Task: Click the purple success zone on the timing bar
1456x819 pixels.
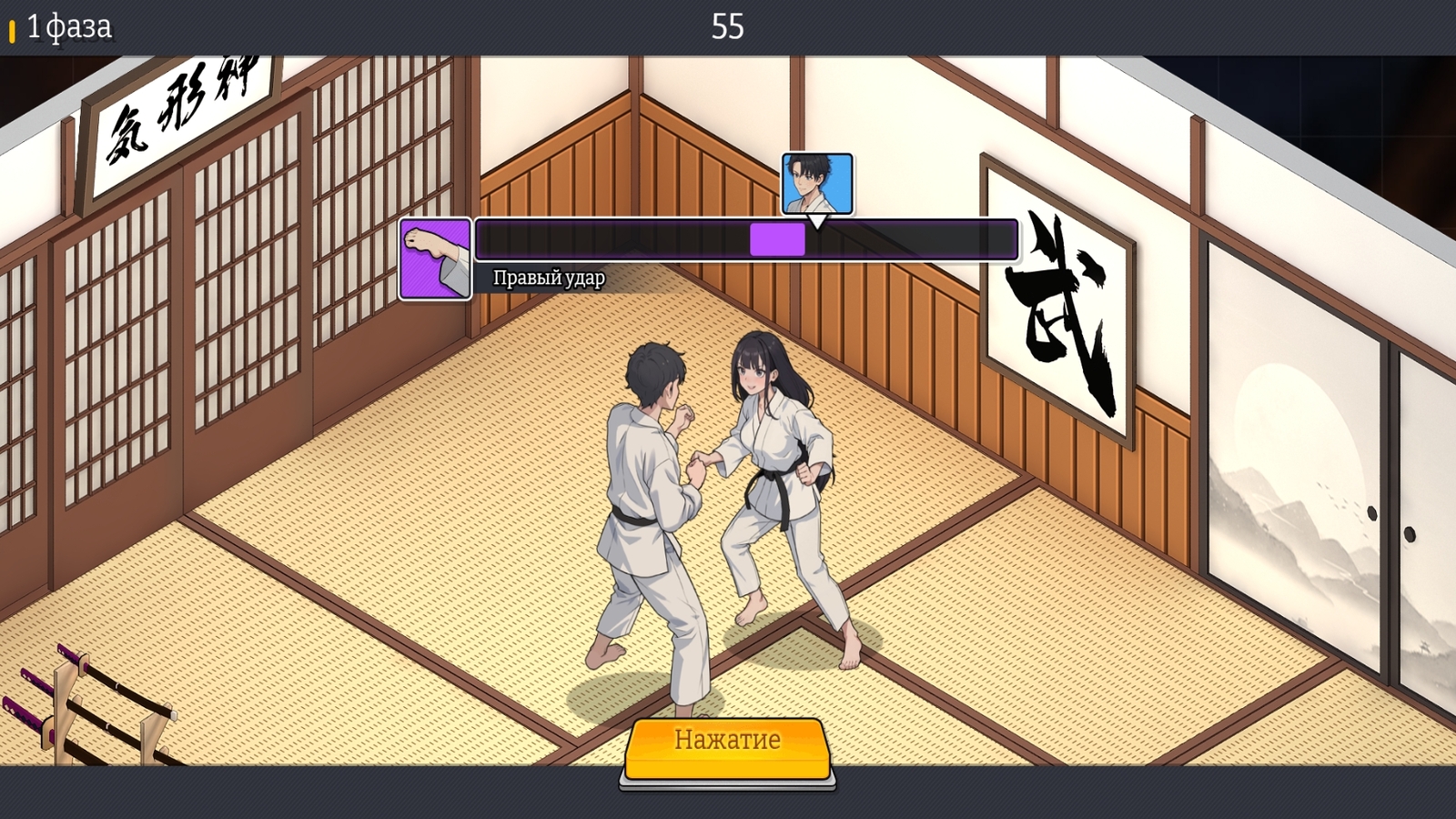Action: pos(776,238)
